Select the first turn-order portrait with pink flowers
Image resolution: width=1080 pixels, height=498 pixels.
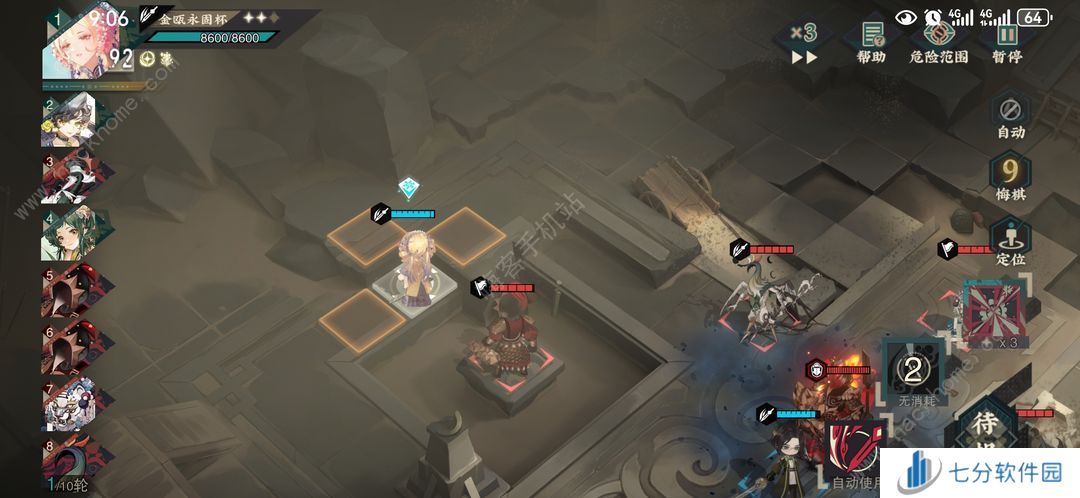[x=77, y=44]
